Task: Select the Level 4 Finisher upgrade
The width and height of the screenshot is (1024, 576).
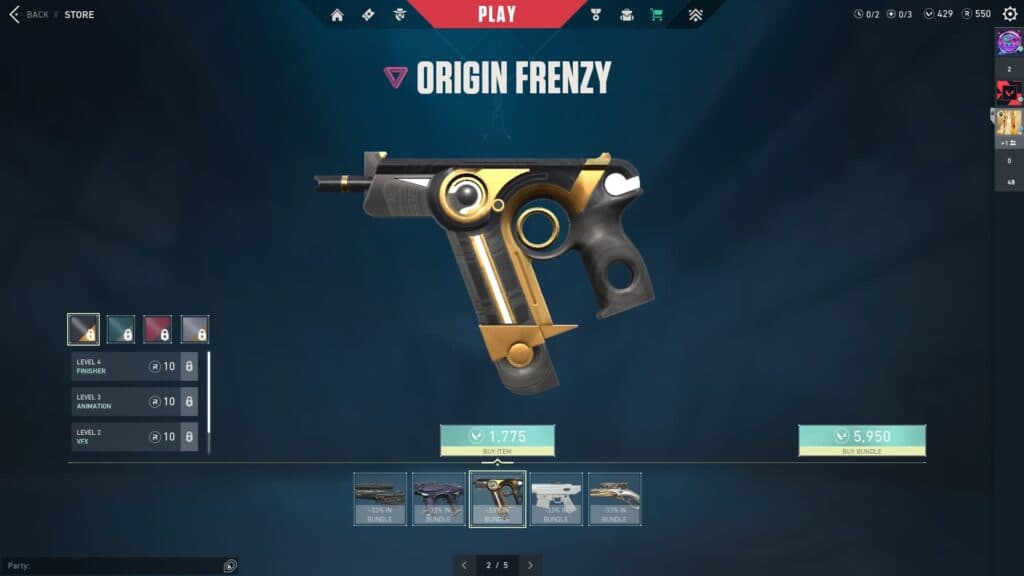Action: pyautogui.click(x=134, y=366)
